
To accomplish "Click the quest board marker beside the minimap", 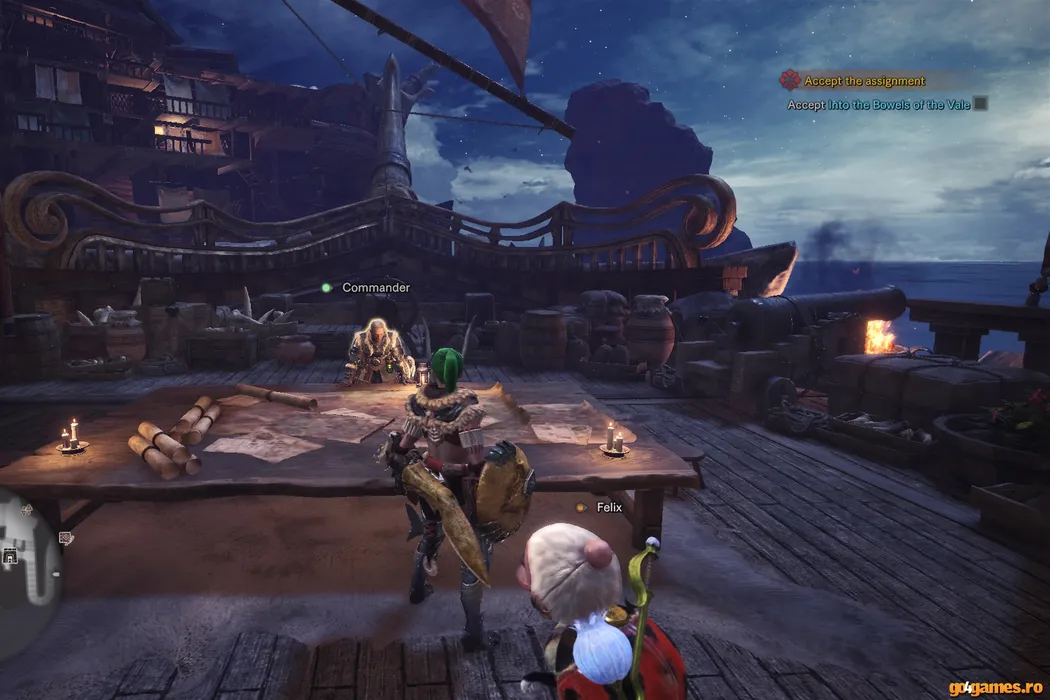I will click(x=65, y=538).
